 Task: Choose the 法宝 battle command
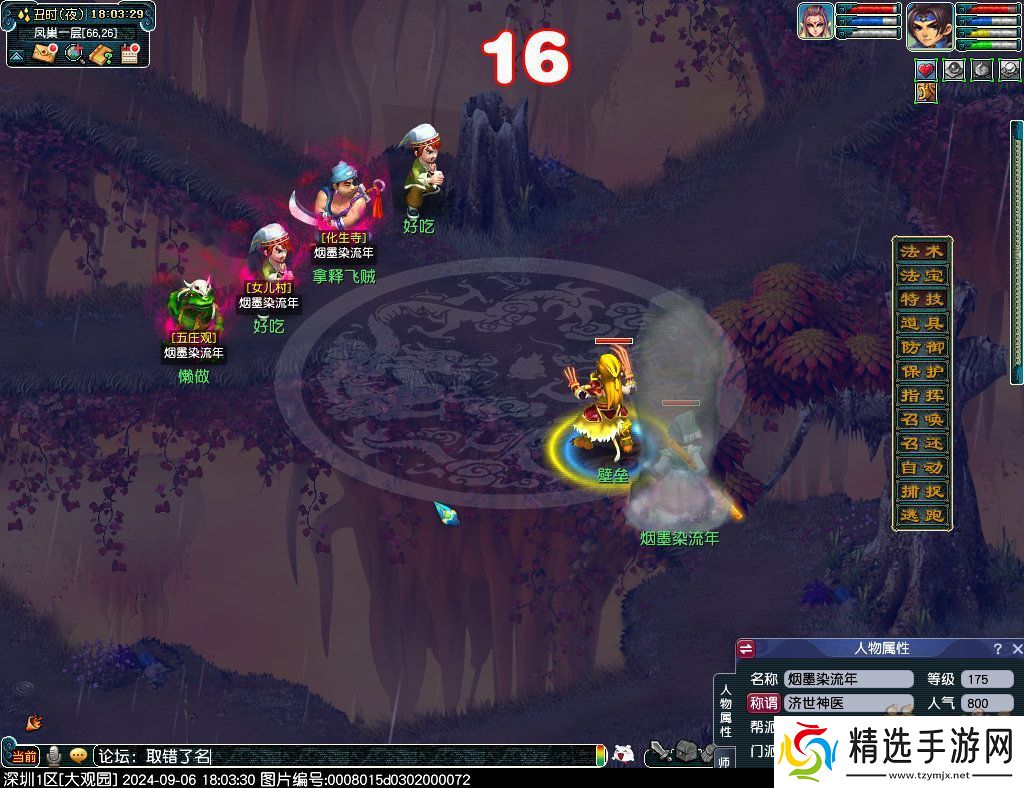pos(920,275)
